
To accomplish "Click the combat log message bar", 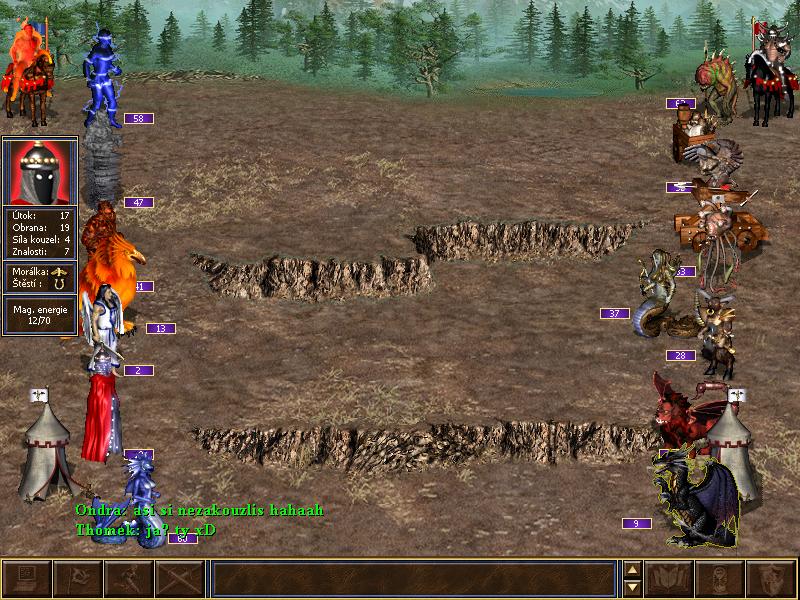I will click(x=412, y=579).
